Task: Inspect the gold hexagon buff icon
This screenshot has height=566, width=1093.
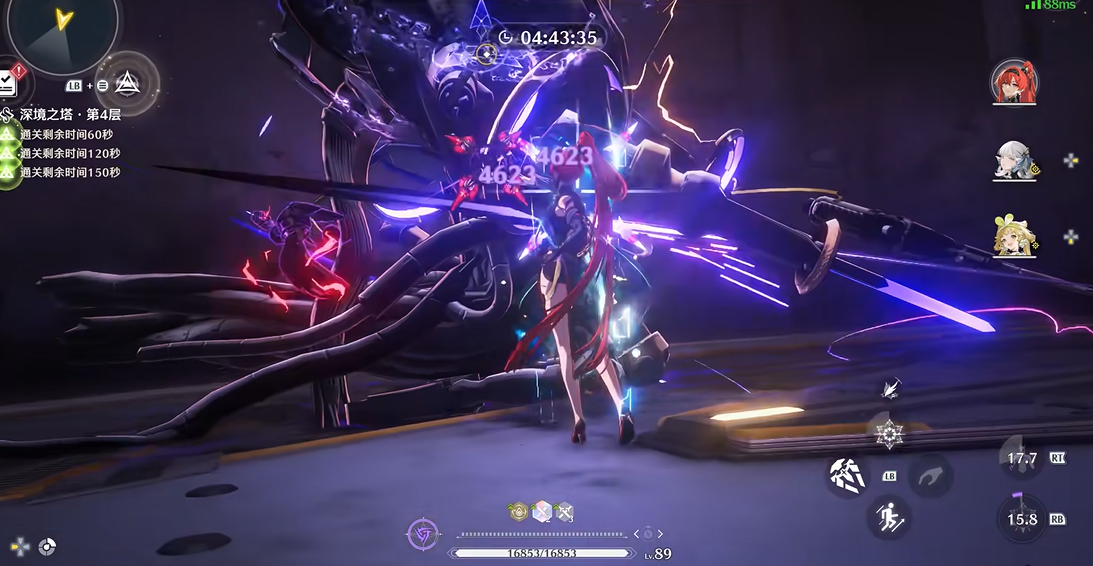Action: click(x=518, y=512)
